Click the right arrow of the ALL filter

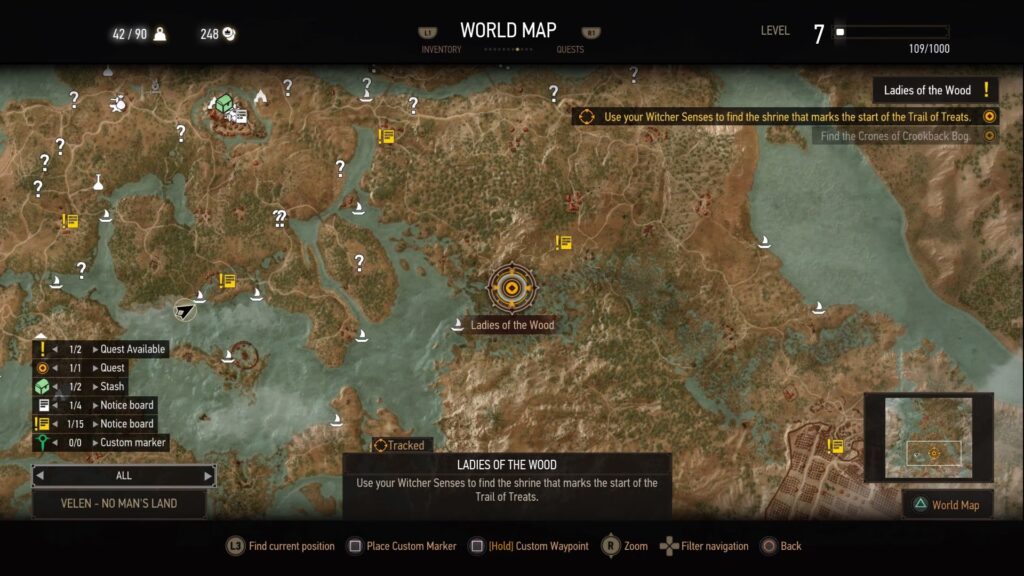(208, 475)
